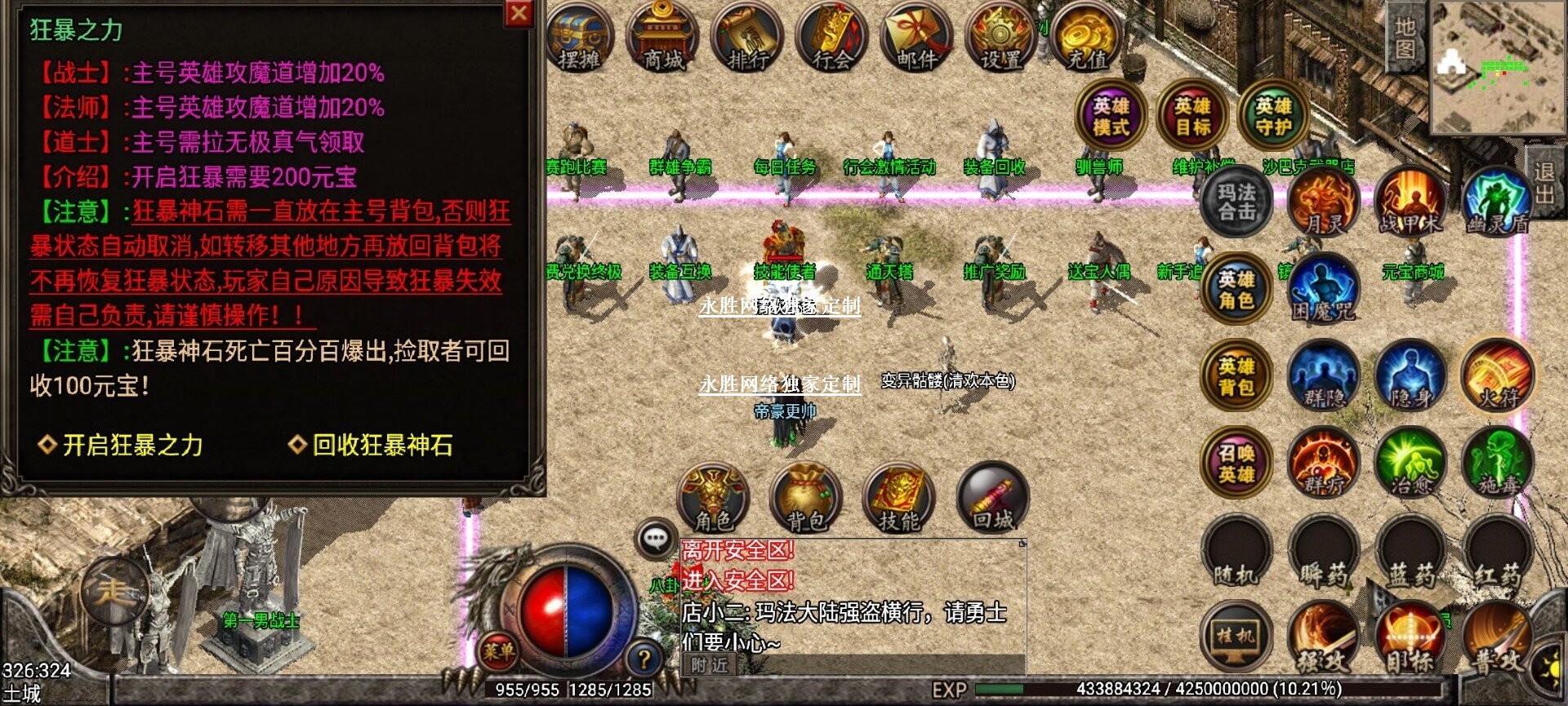Tap the 召唤英雄 summon hero button
Viewport: 1568px width, 706px height.
(x=1236, y=463)
